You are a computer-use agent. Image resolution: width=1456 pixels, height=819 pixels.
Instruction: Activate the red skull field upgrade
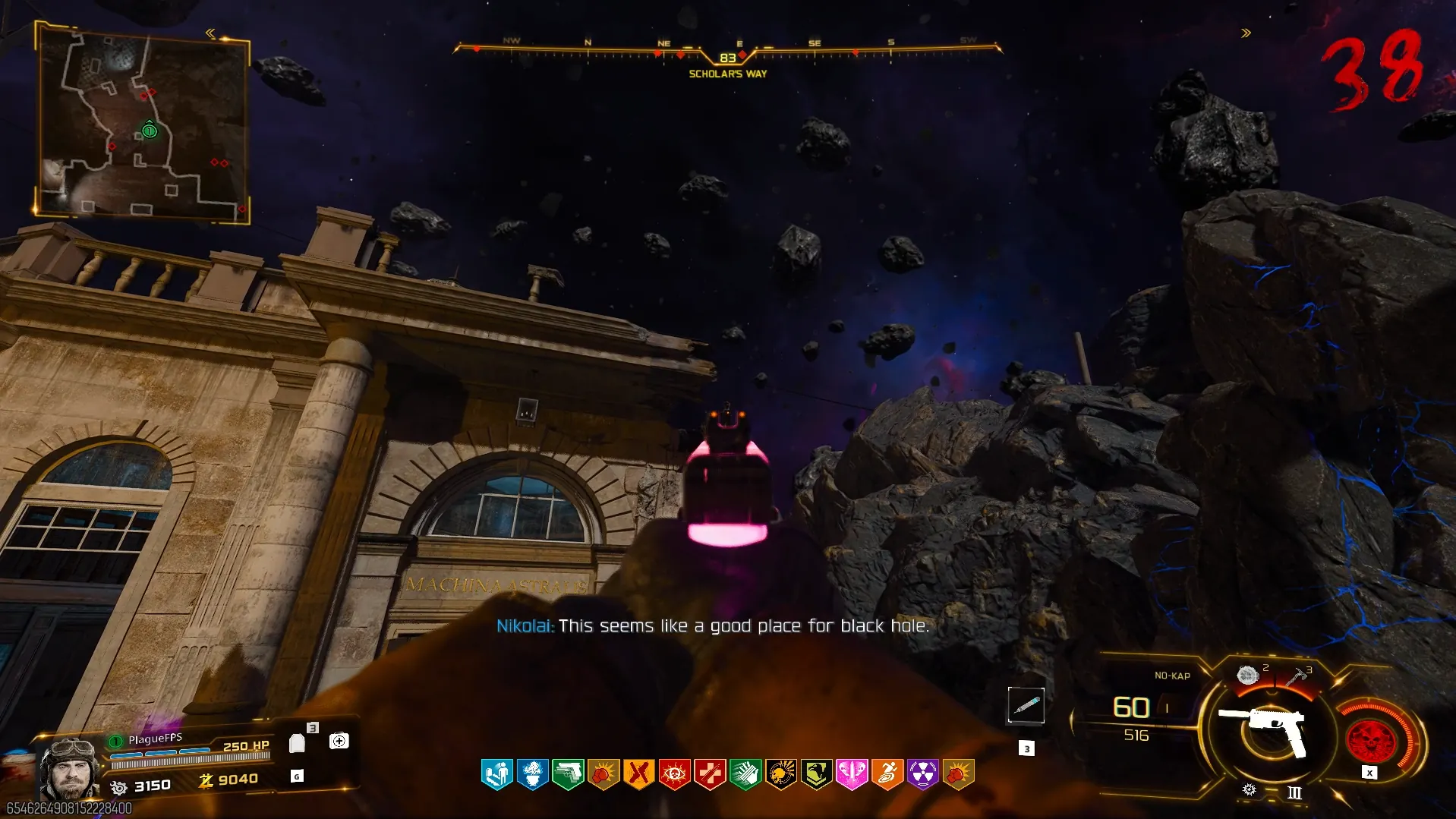(x=1370, y=740)
